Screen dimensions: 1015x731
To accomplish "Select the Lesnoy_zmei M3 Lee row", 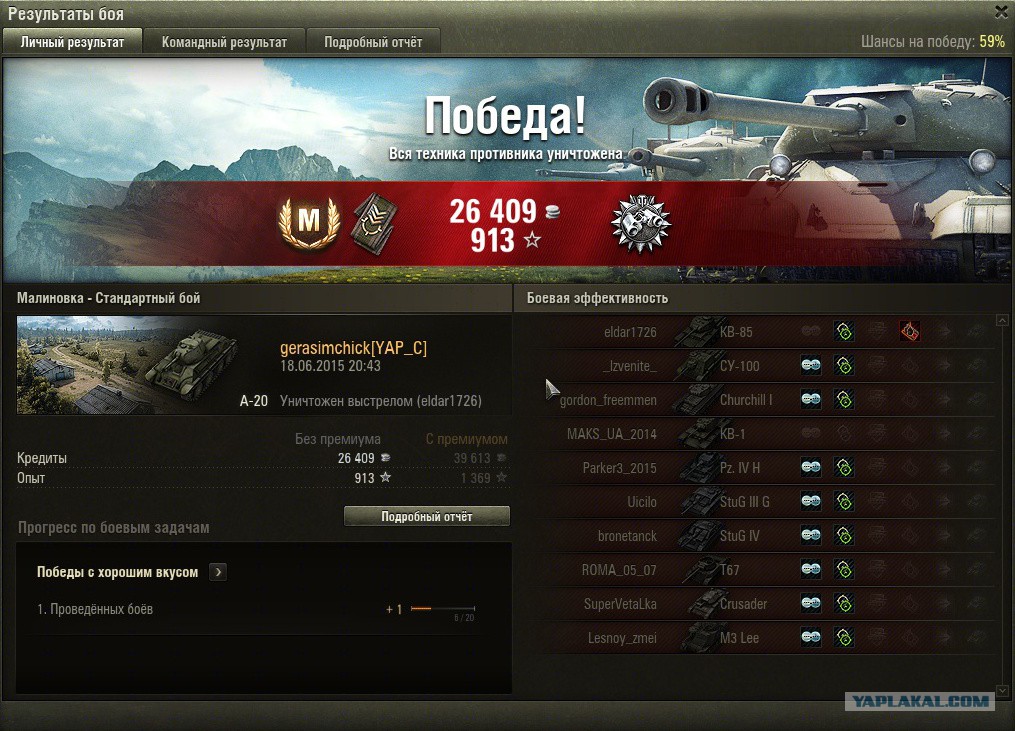I will click(760, 638).
